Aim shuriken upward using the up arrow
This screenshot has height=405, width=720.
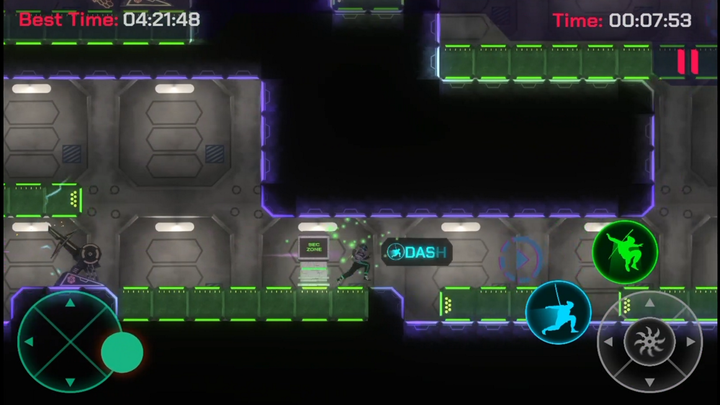[649, 302]
